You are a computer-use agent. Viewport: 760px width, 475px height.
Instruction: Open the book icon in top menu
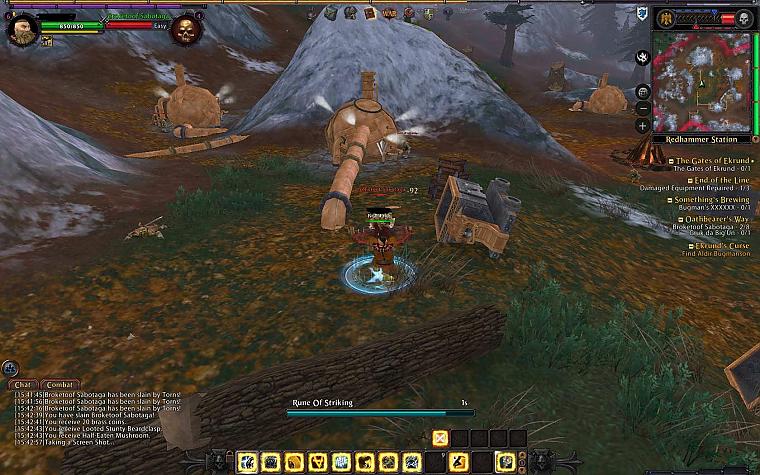tap(370, 13)
